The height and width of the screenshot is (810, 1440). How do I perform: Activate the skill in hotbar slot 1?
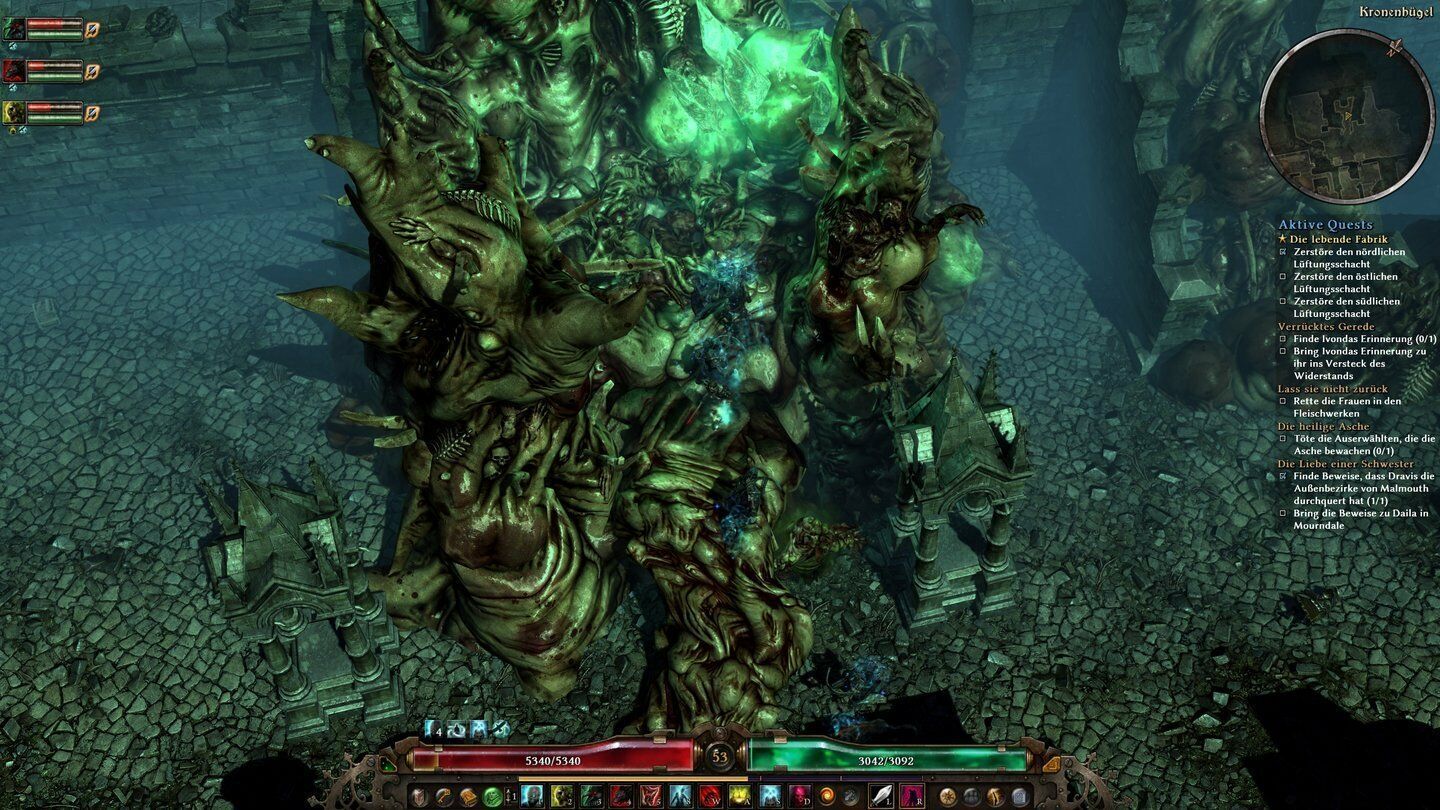click(532, 796)
